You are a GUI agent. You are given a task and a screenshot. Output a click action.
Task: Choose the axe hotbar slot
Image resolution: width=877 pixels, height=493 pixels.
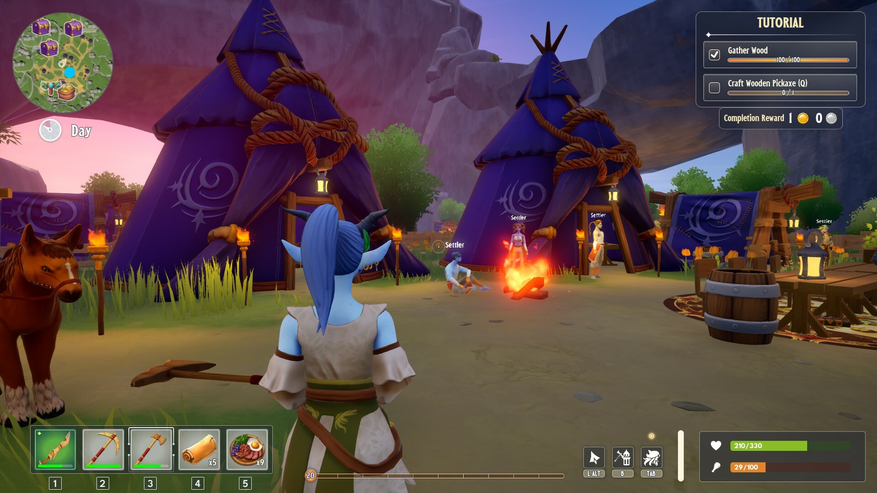pos(151,449)
